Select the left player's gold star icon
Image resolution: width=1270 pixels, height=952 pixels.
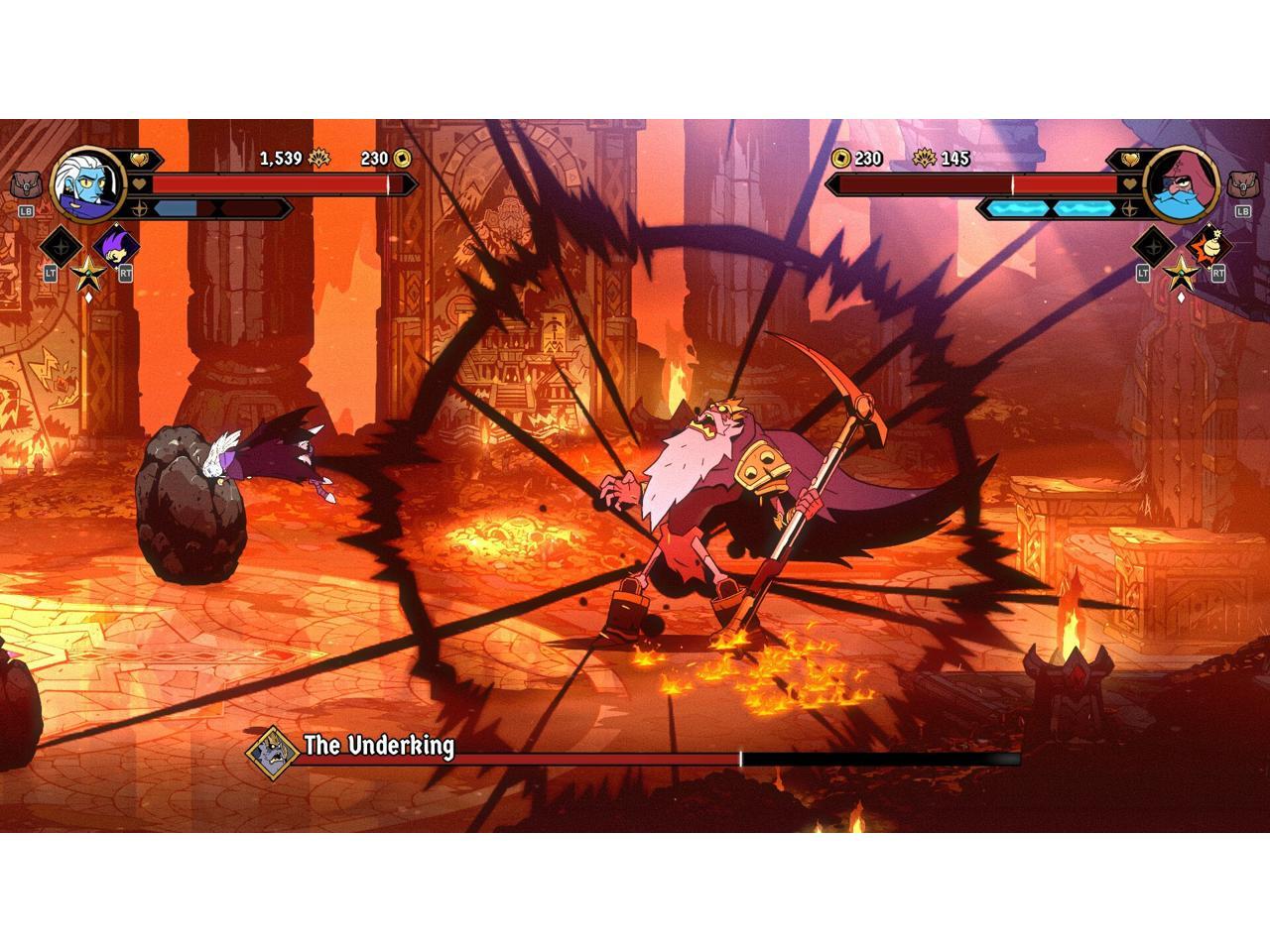tap(87, 272)
